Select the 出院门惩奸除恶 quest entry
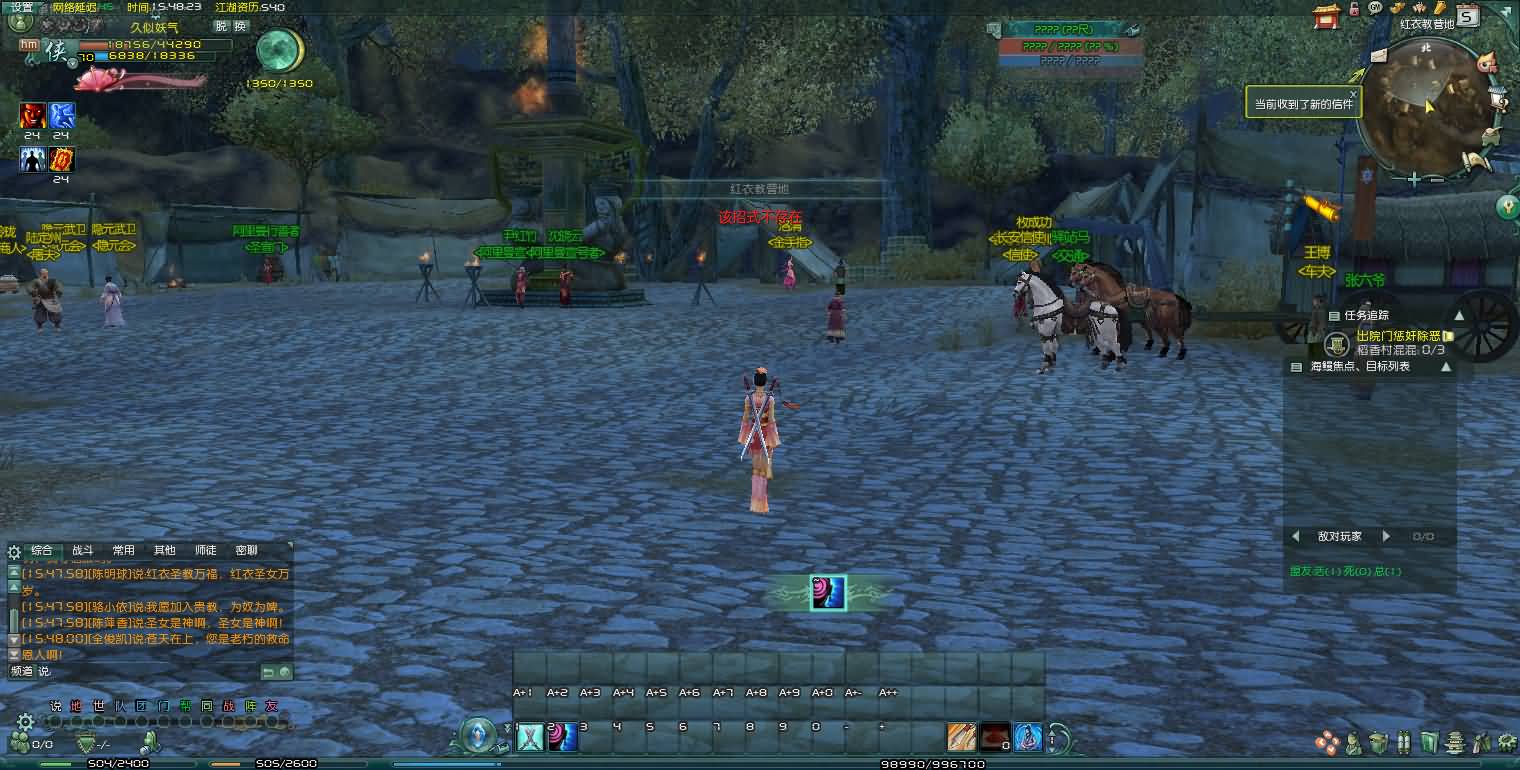1520x770 pixels. pos(1397,336)
